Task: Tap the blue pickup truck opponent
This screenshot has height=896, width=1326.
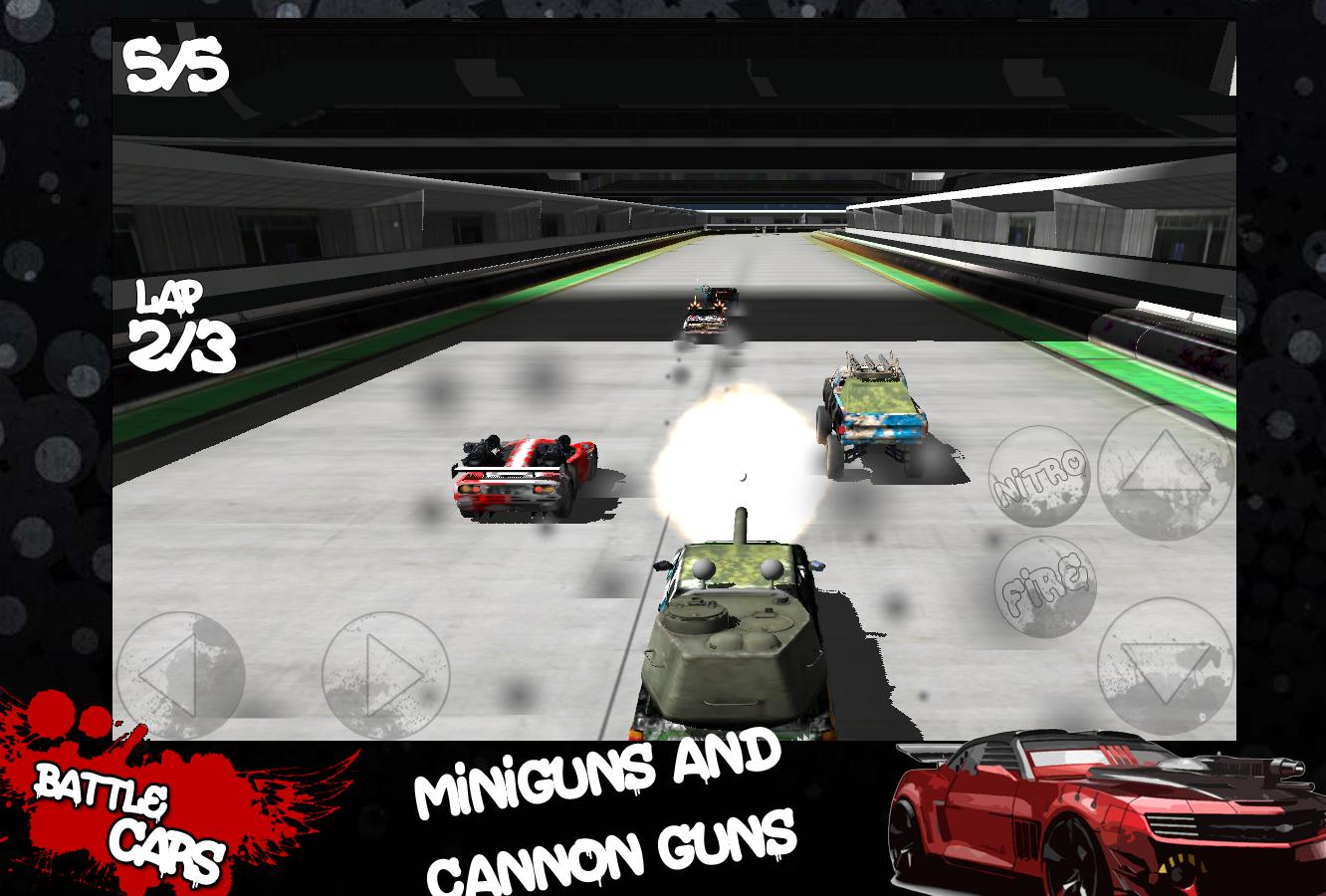Action: click(x=876, y=413)
